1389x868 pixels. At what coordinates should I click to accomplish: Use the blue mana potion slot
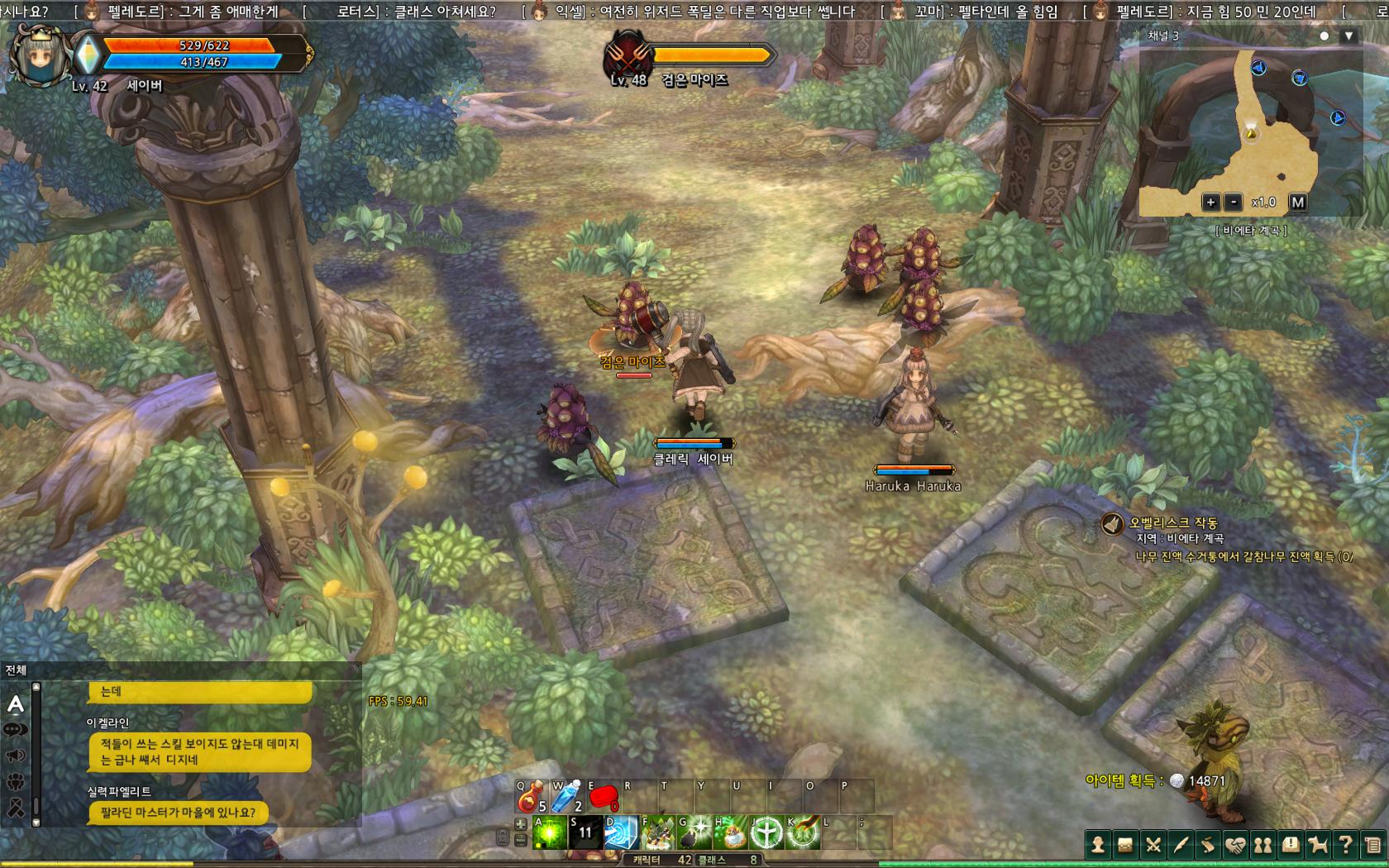567,797
